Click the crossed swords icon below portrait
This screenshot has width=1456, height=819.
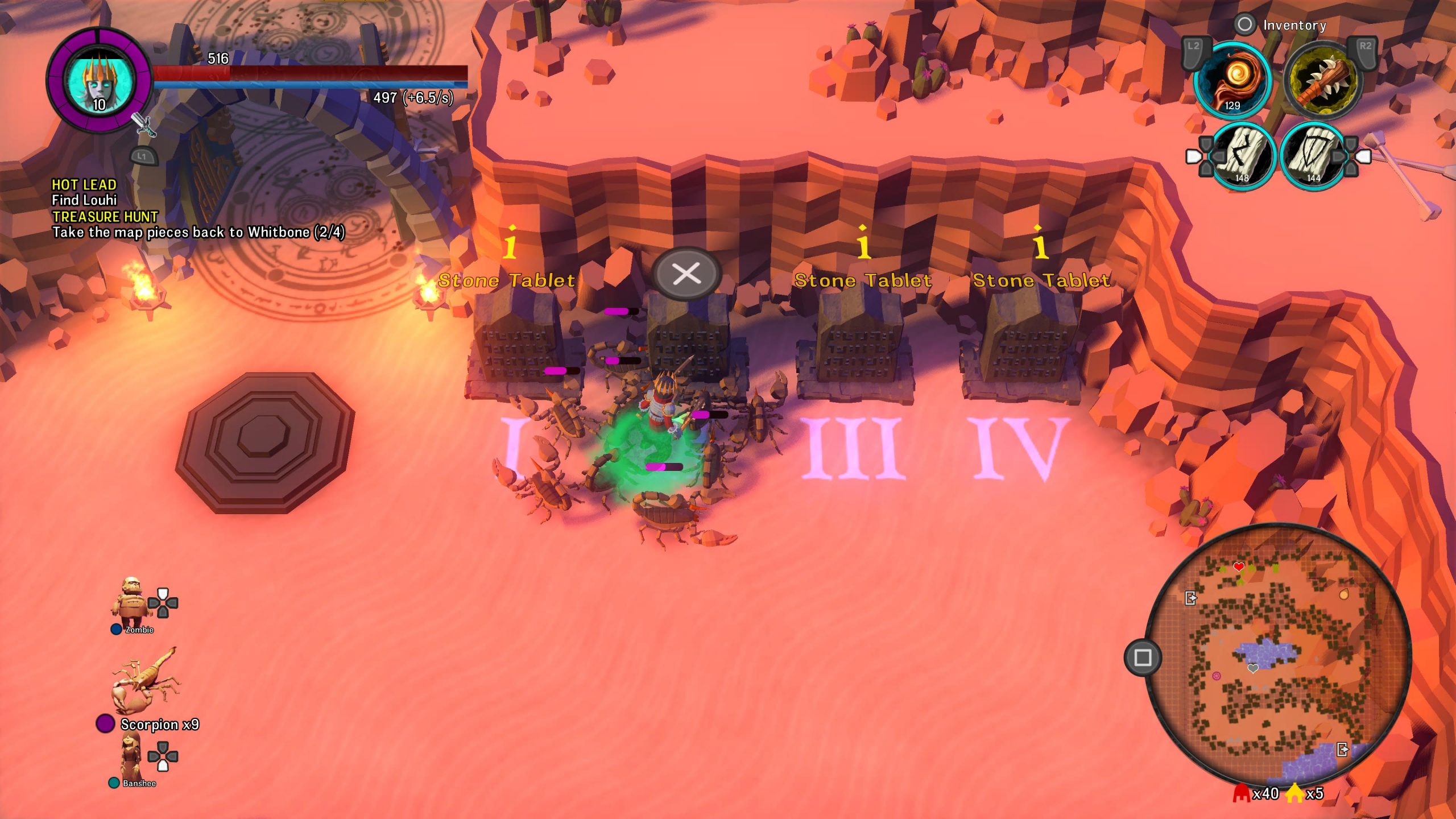point(144,125)
